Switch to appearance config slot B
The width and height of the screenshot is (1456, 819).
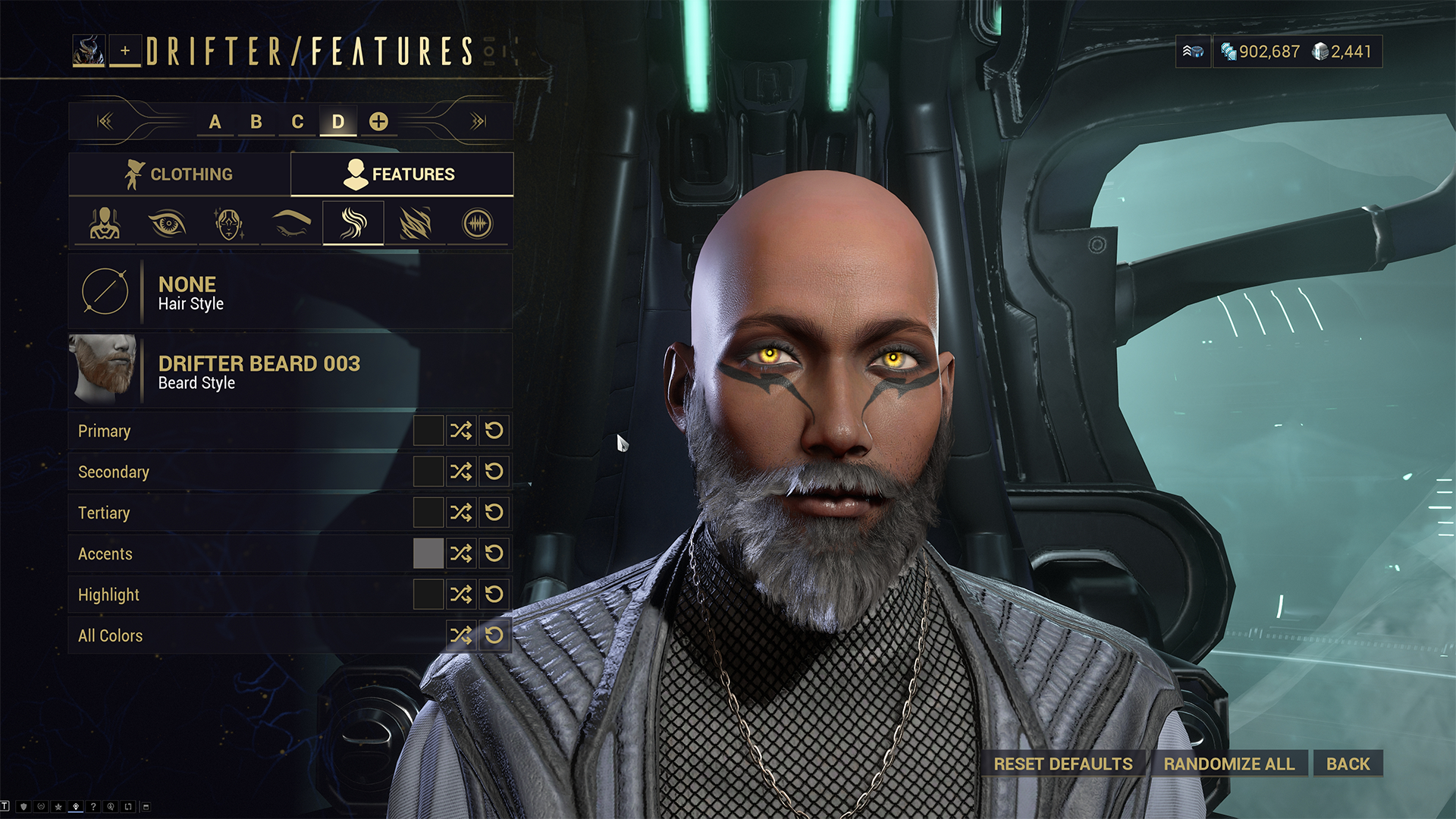[256, 121]
